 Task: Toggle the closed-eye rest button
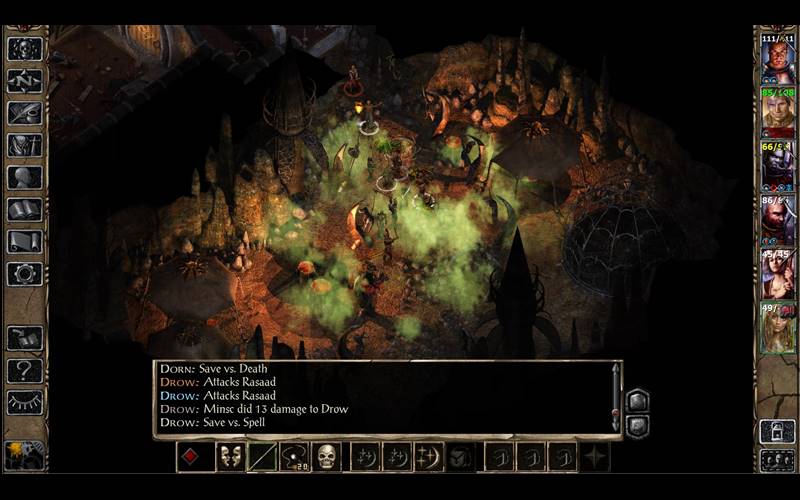point(25,402)
